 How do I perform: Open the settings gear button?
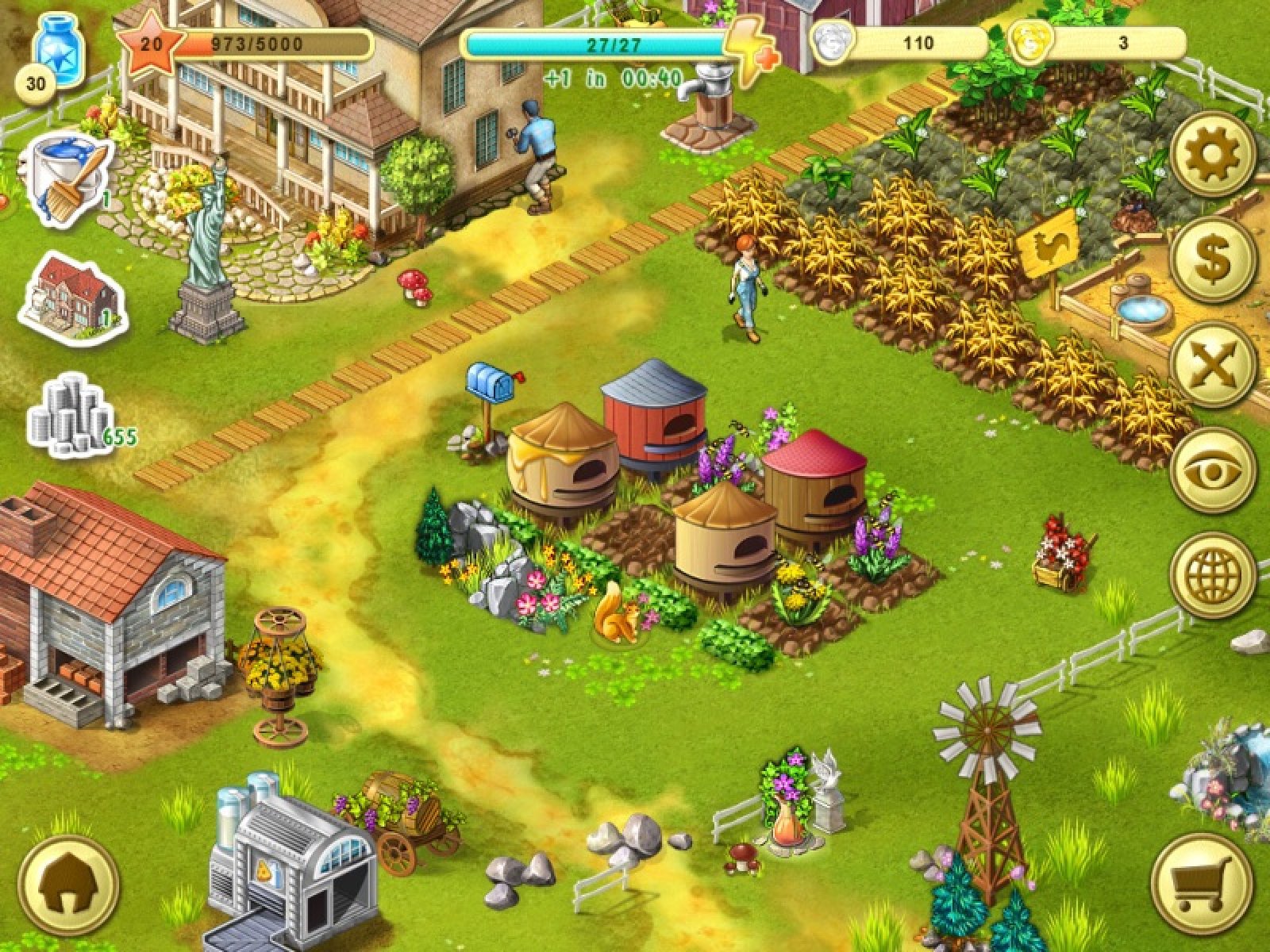click(1213, 154)
